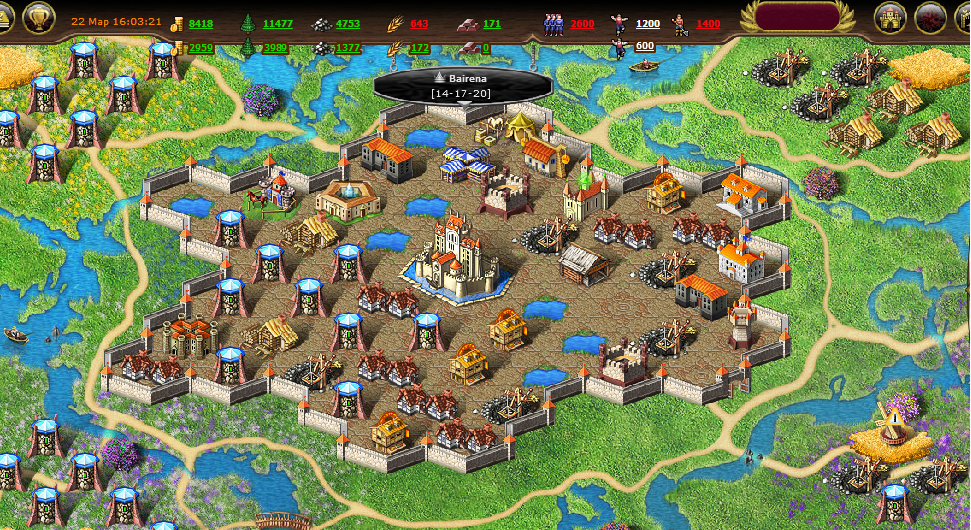Show the stone amount 4753 details

click(348, 24)
